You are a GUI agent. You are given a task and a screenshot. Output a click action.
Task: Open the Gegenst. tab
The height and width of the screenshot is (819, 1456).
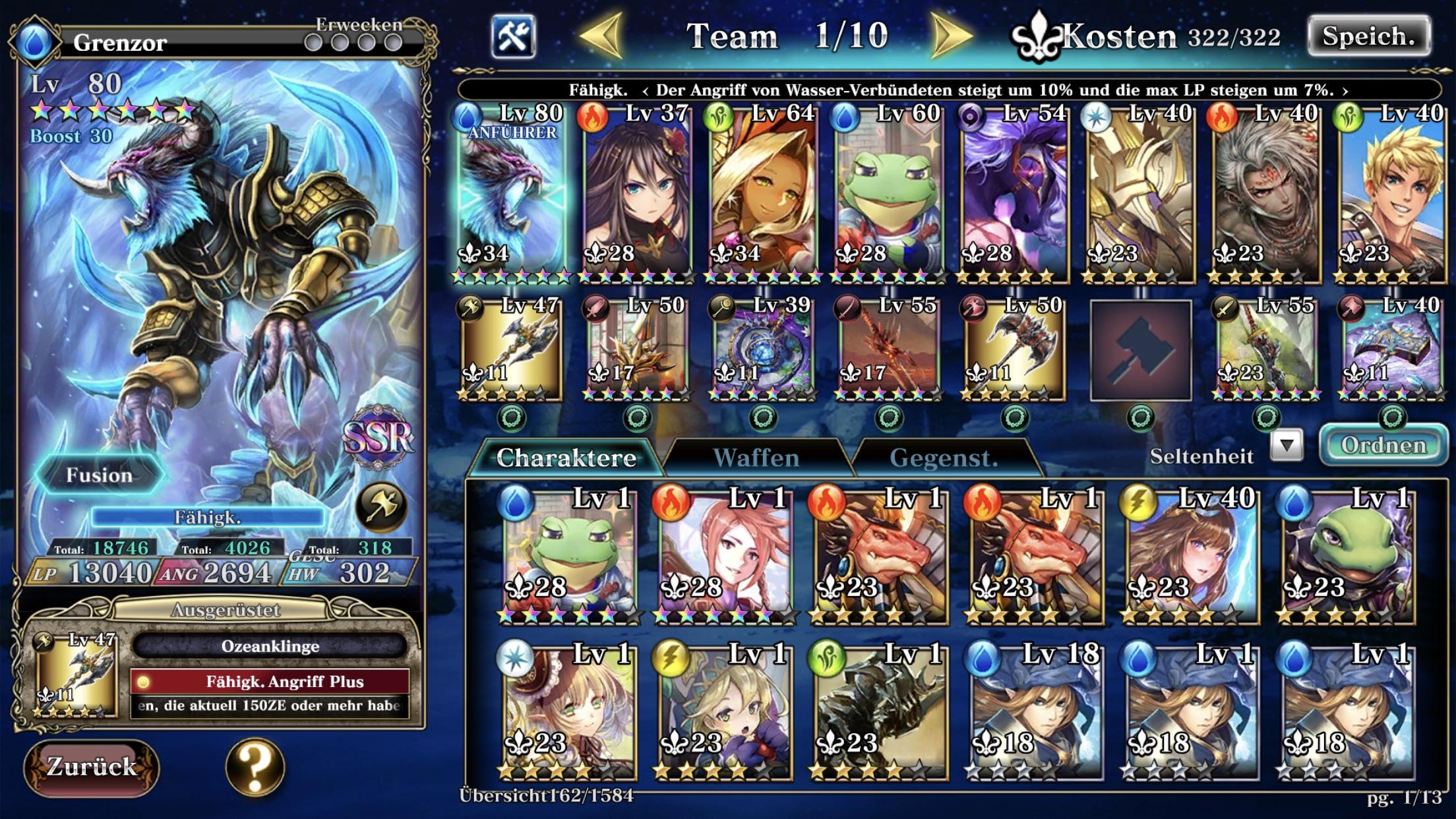[943, 458]
